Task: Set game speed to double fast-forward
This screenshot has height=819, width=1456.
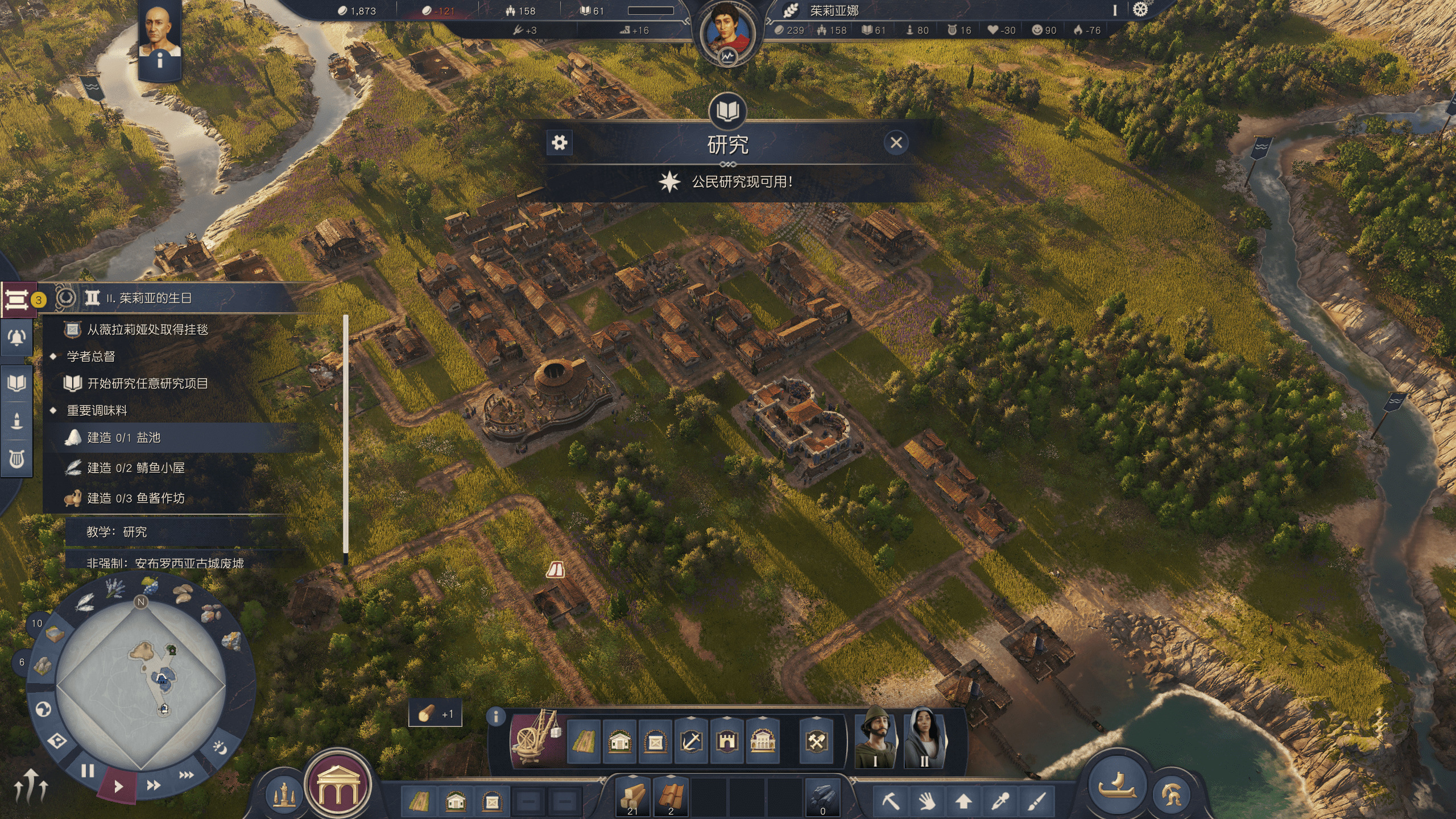Action: point(154,785)
